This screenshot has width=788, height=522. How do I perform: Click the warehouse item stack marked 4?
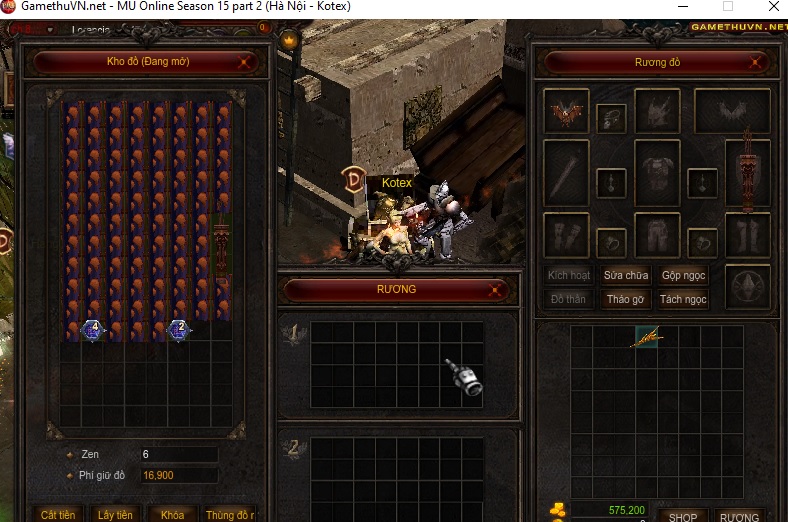(x=93, y=329)
